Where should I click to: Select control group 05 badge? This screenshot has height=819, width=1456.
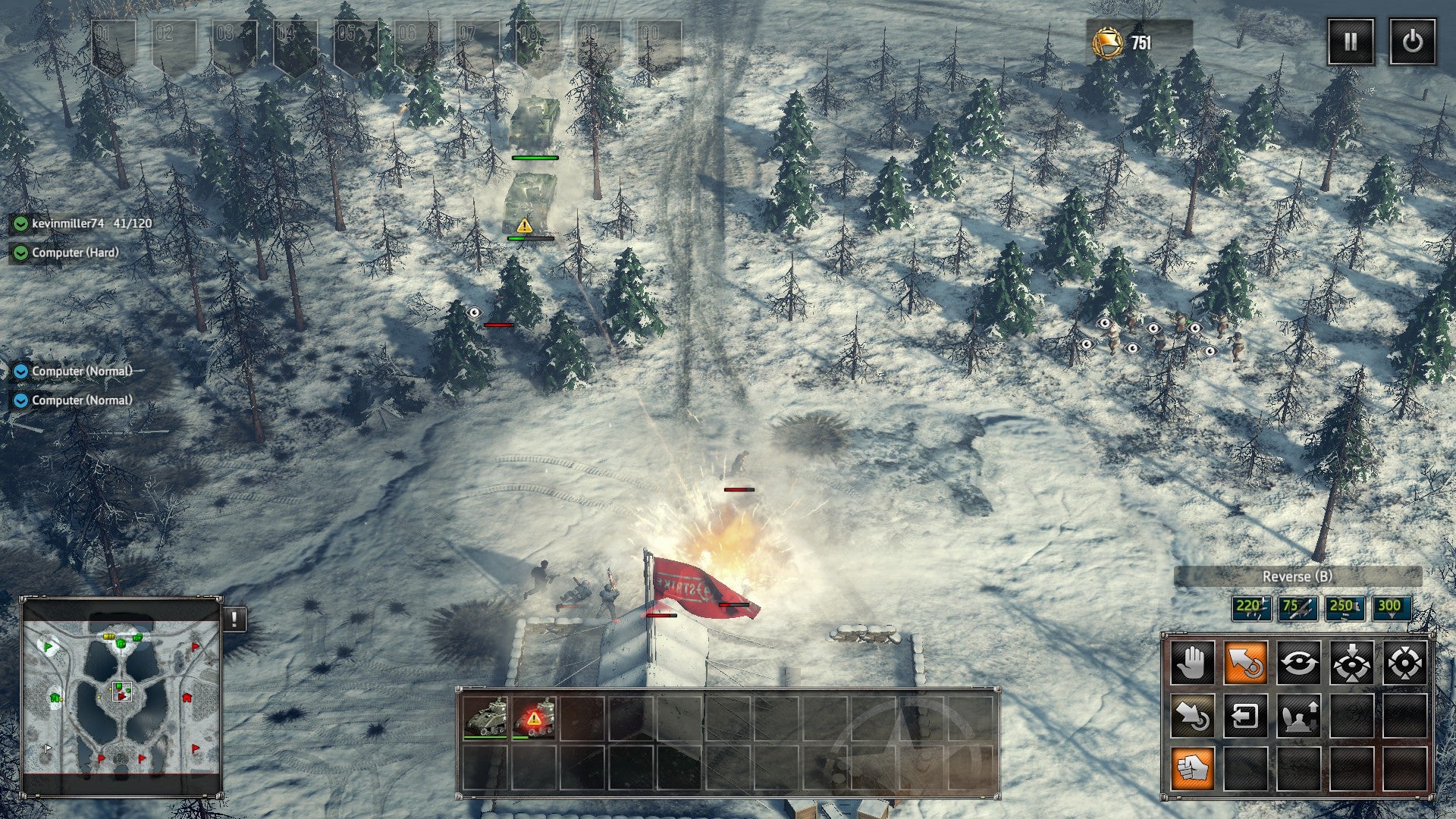point(356,43)
